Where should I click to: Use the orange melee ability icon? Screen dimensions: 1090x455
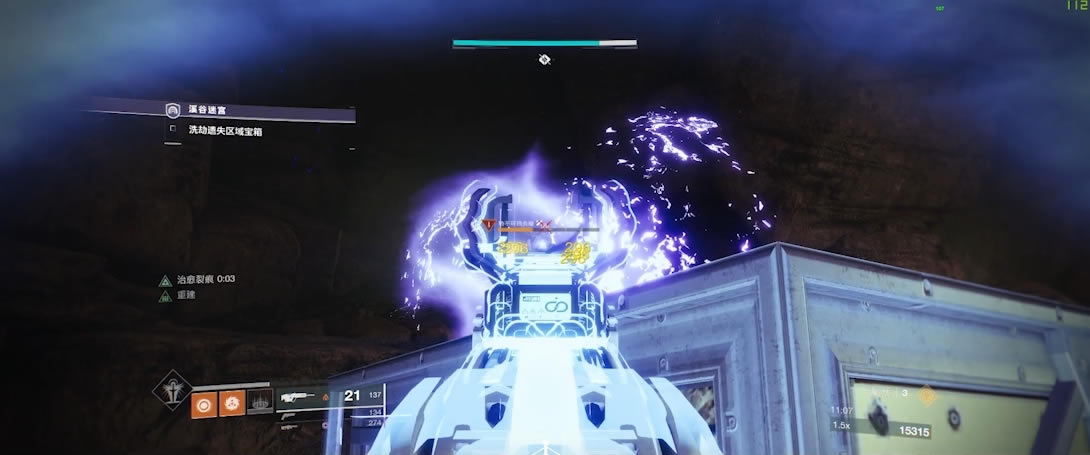tap(232, 402)
